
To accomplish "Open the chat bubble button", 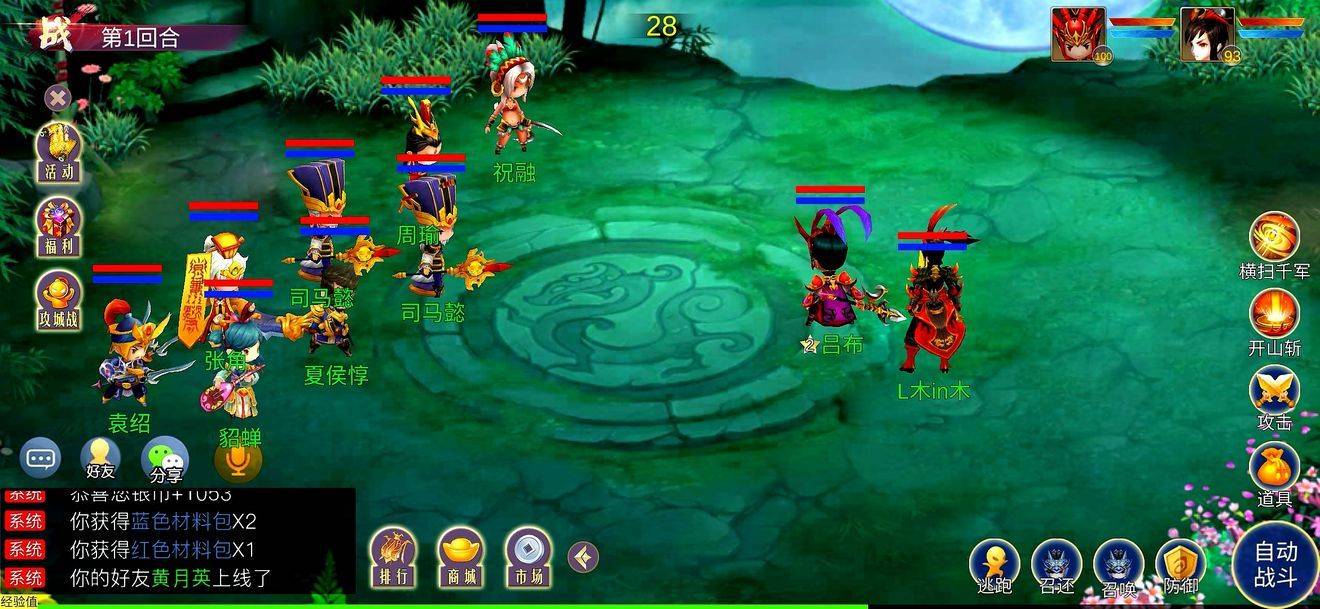I will point(40,459).
